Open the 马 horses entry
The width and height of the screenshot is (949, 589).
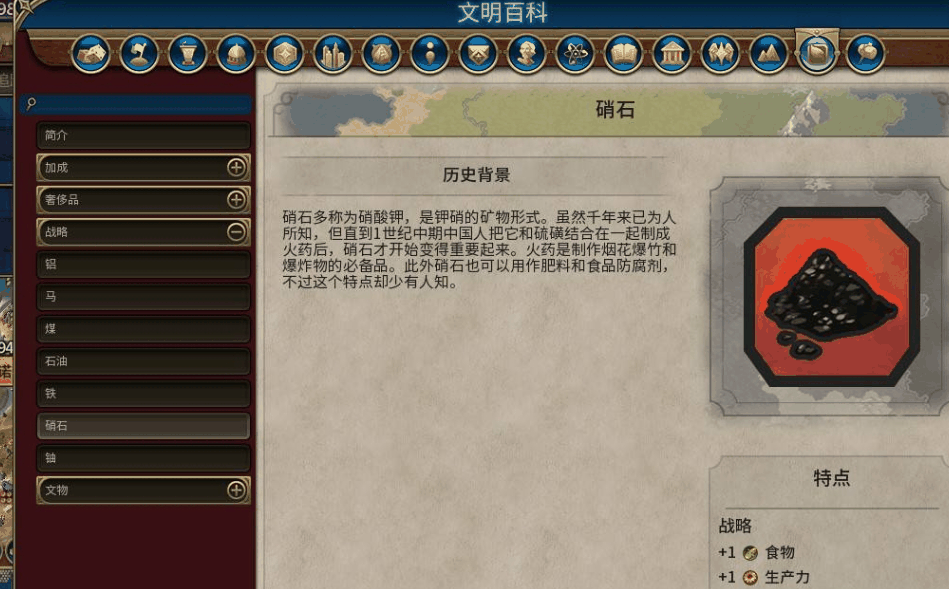click(143, 297)
